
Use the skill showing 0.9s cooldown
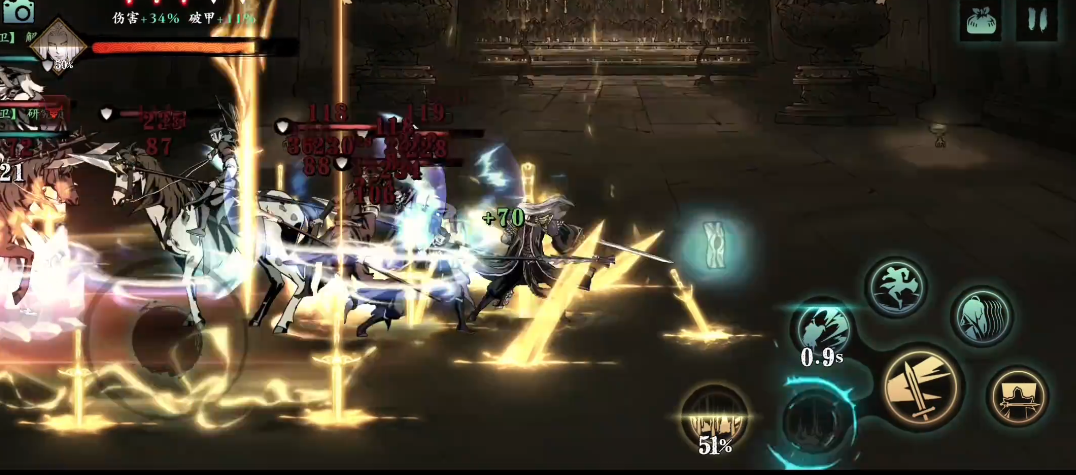(x=821, y=329)
